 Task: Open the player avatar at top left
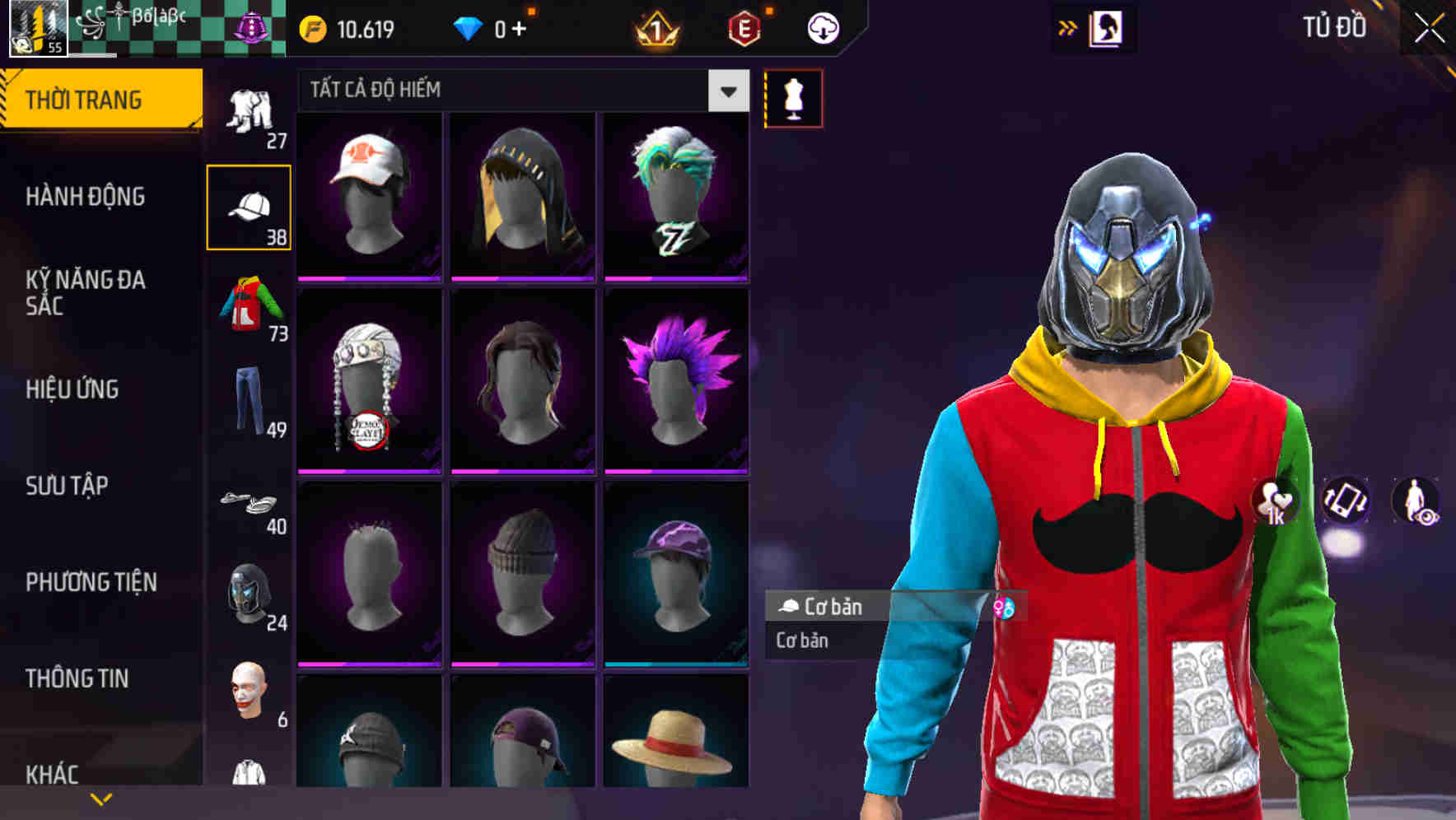click(x=37, y=30)
